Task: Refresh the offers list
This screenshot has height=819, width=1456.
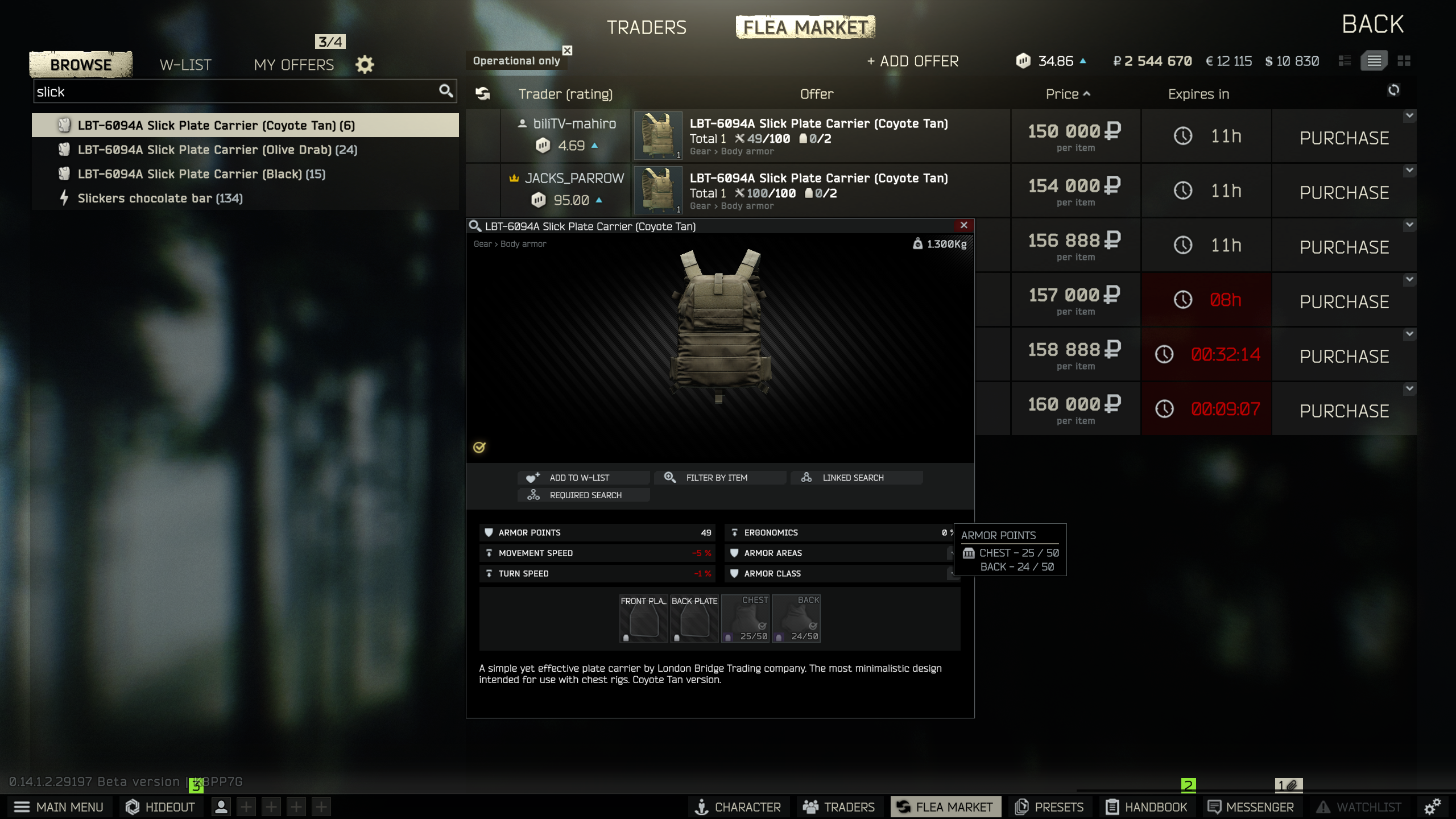Action: 1394,90
